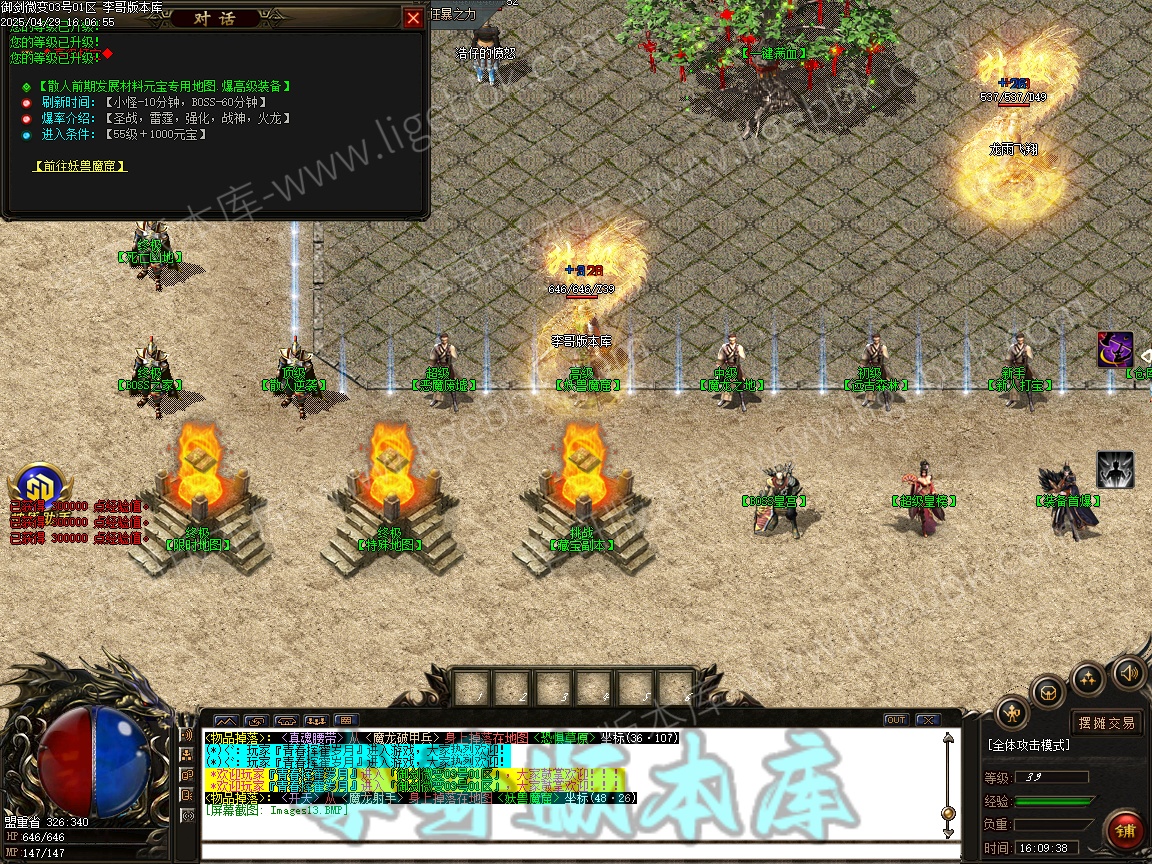The image size is (1152, 864).
Task: Click the OUT button above the chat
Action: [895, 720]
